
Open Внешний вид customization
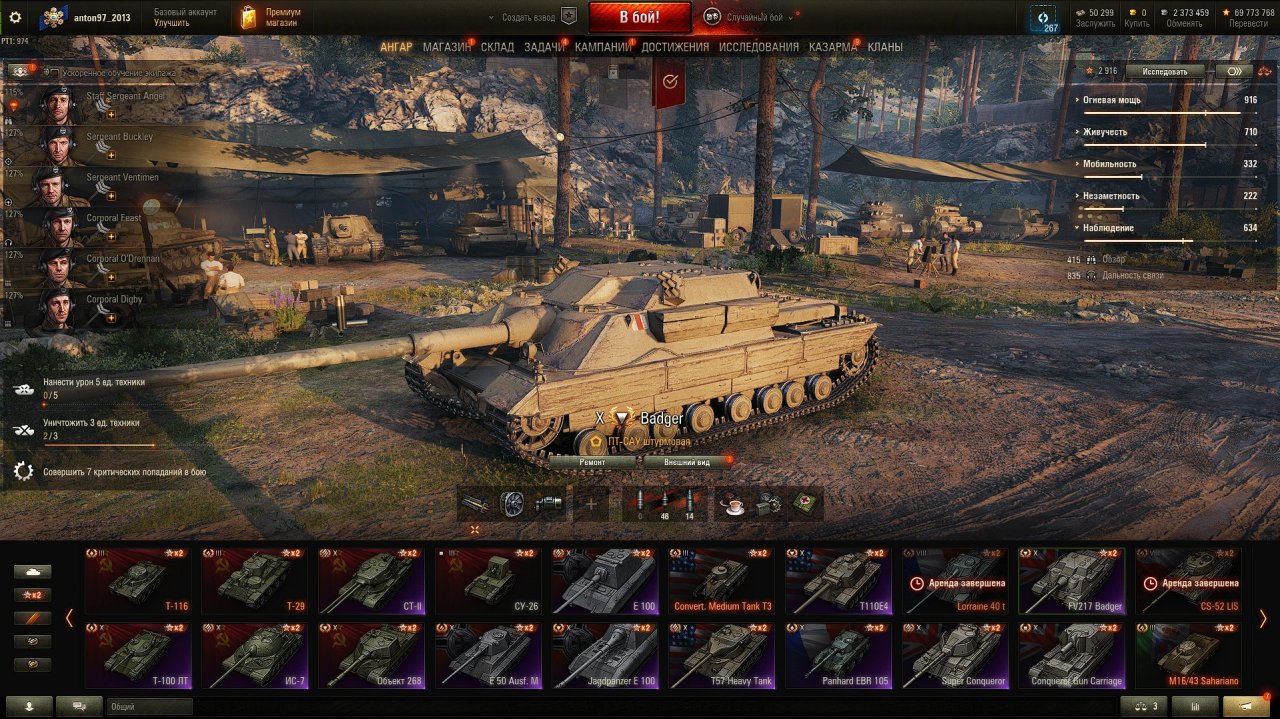coord(689,462)
